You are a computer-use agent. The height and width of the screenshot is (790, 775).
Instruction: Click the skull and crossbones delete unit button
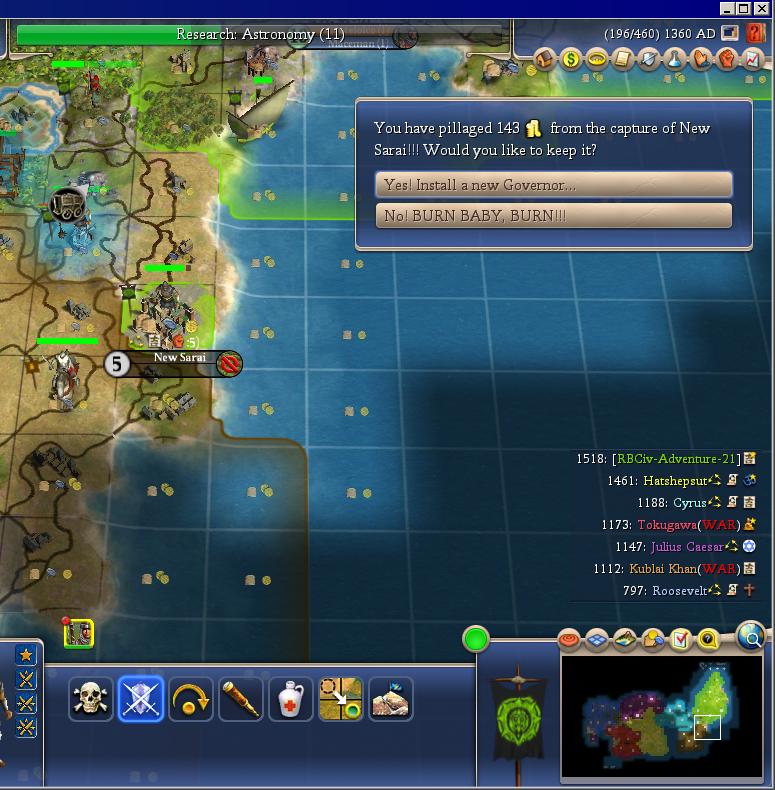pyautogui.click(x=91, y=699)
